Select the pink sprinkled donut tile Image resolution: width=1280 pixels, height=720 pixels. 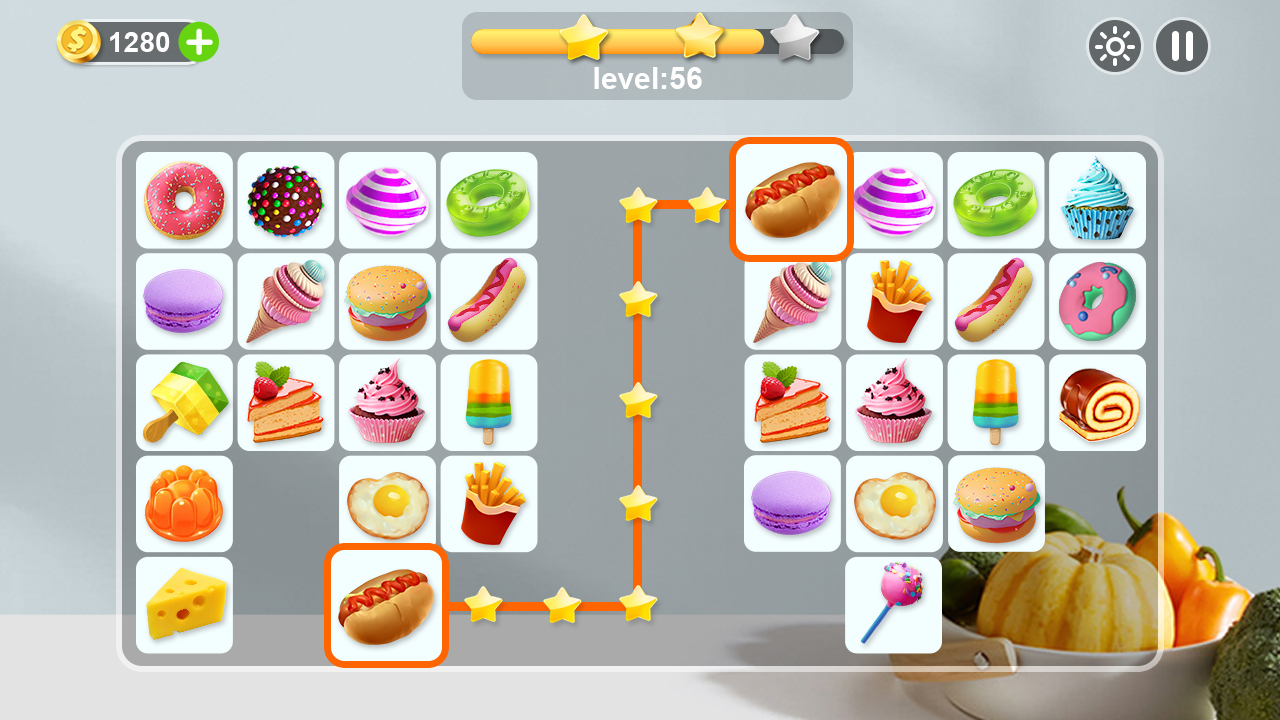pos(184,199)
